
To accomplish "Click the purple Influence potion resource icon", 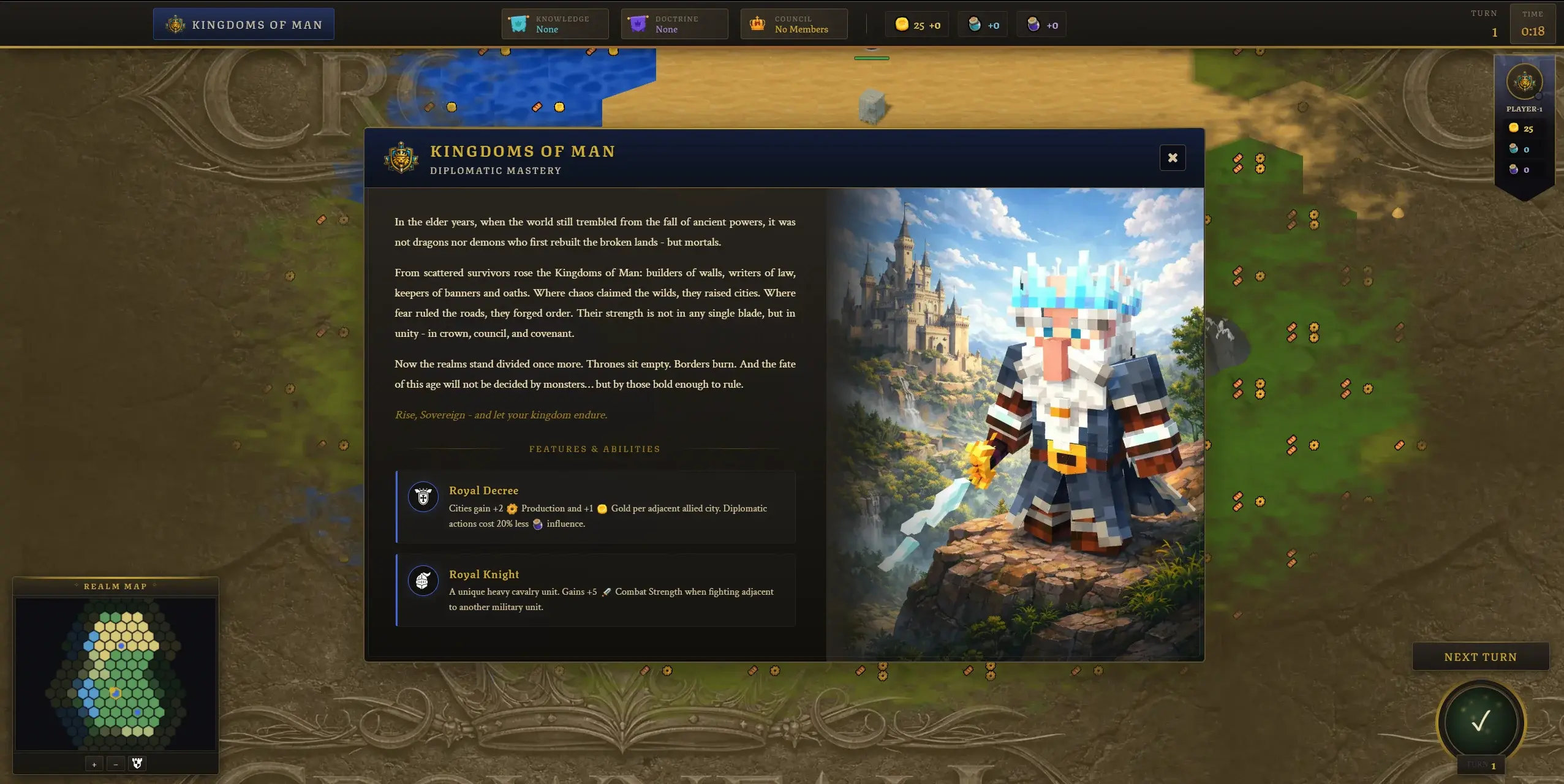I will 1033,24.
